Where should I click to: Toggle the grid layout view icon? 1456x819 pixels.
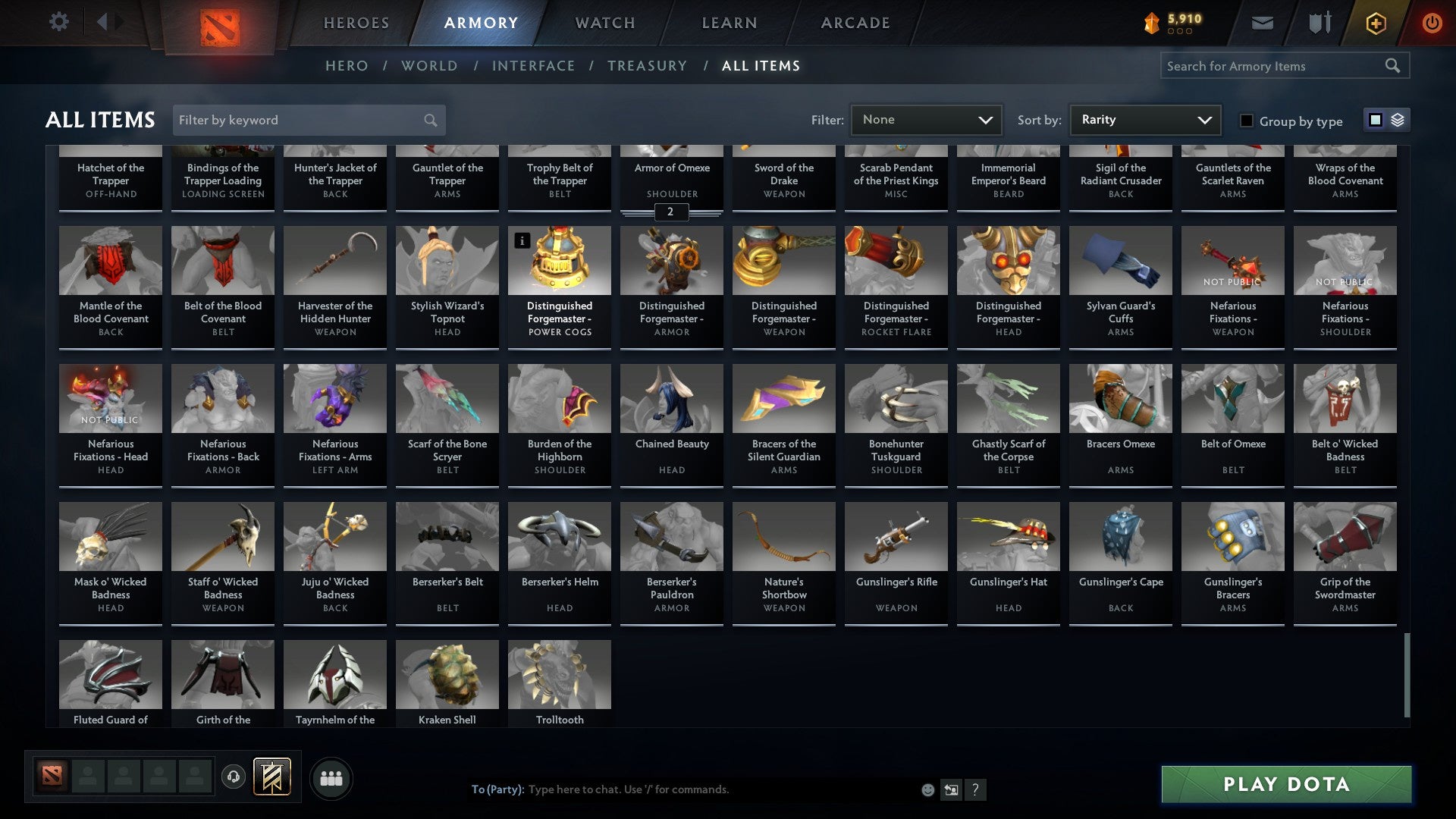point(1375,120)
